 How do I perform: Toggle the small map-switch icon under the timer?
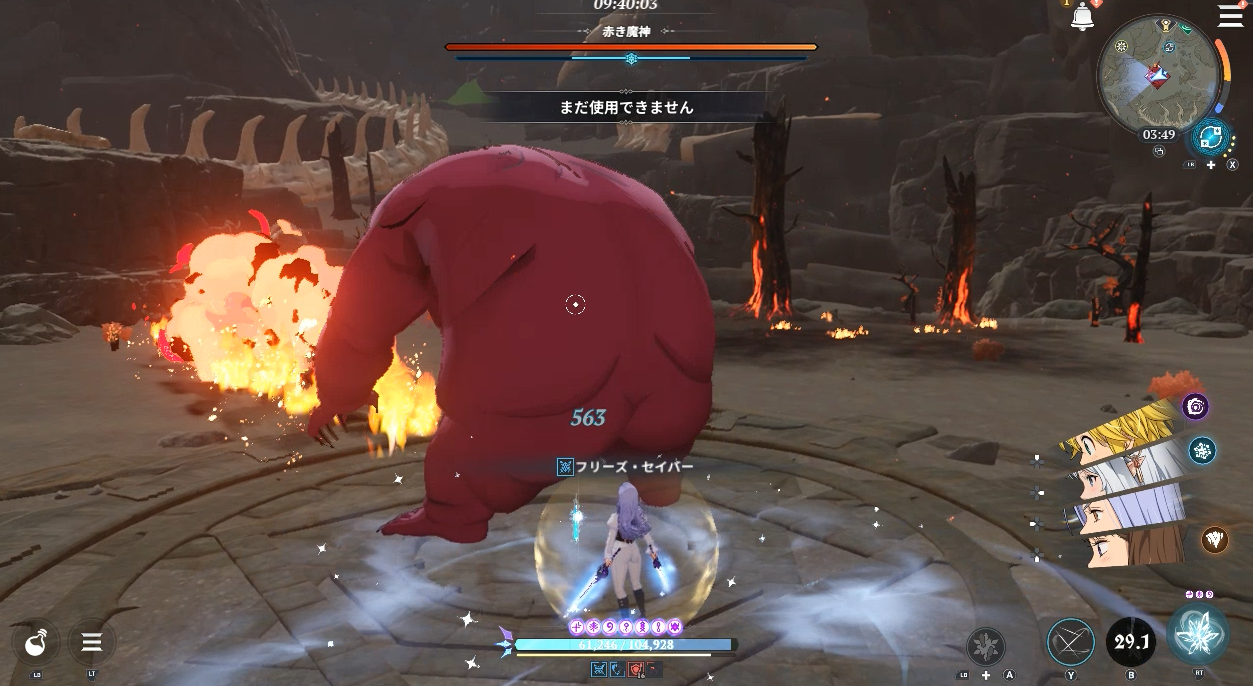pos(1159,152)
